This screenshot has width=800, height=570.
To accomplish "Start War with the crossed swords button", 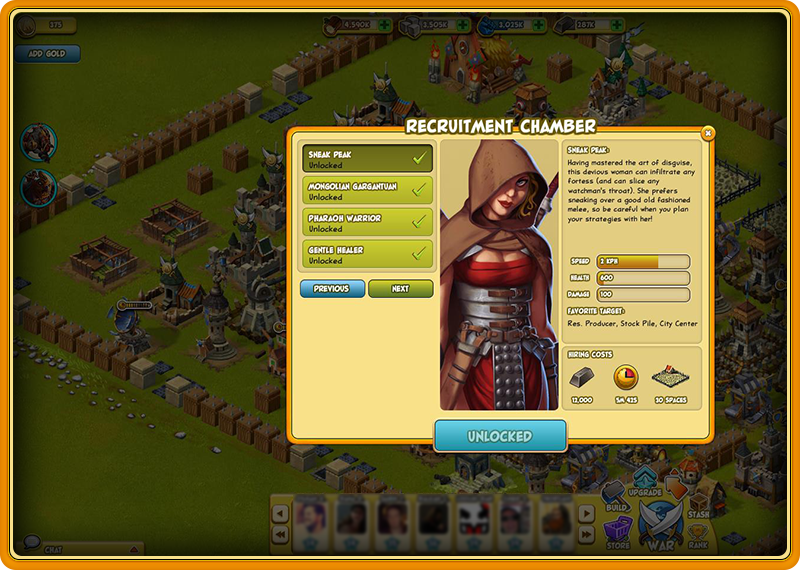I will click(x=660, y=525).
